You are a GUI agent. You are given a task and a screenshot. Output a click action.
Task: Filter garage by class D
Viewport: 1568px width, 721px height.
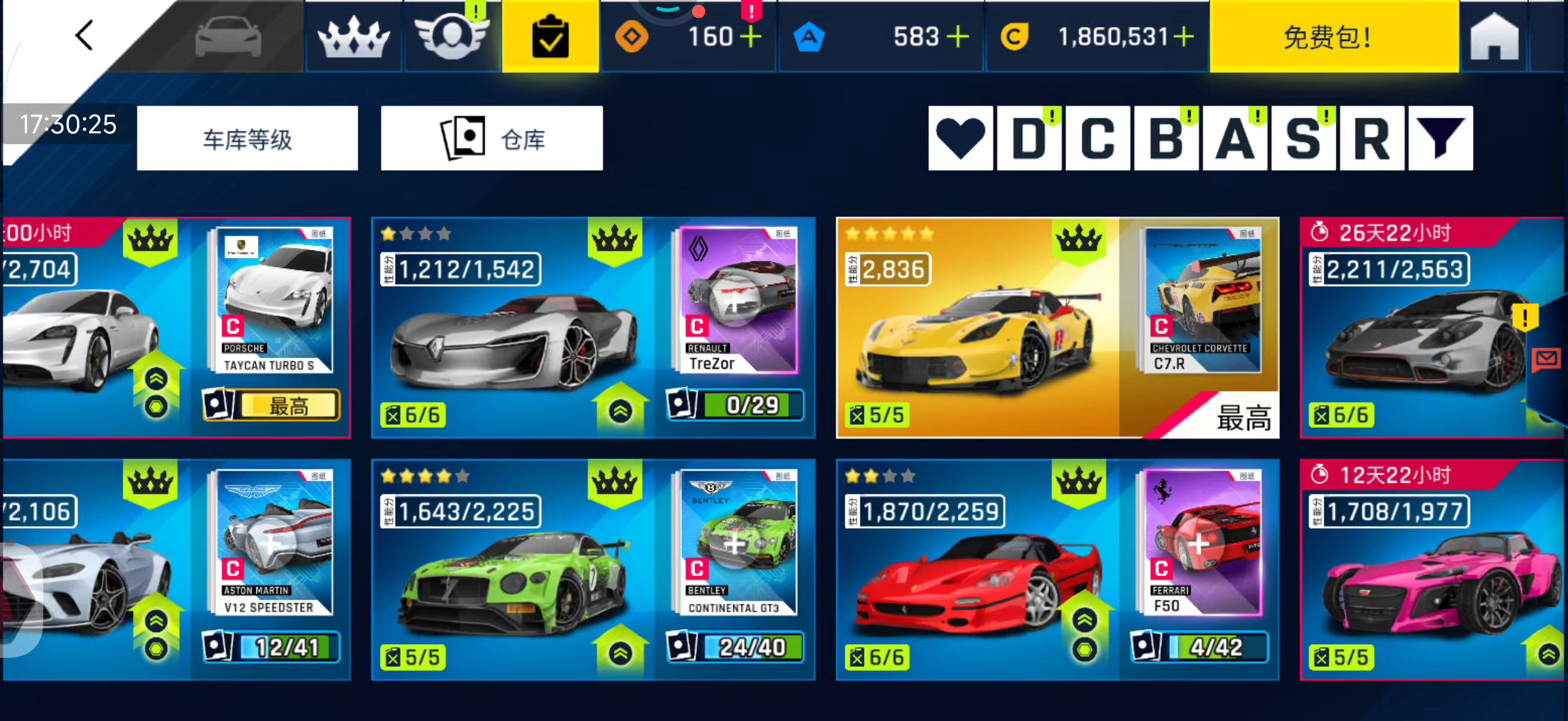pyautogui.click(x=1029, y=139)
